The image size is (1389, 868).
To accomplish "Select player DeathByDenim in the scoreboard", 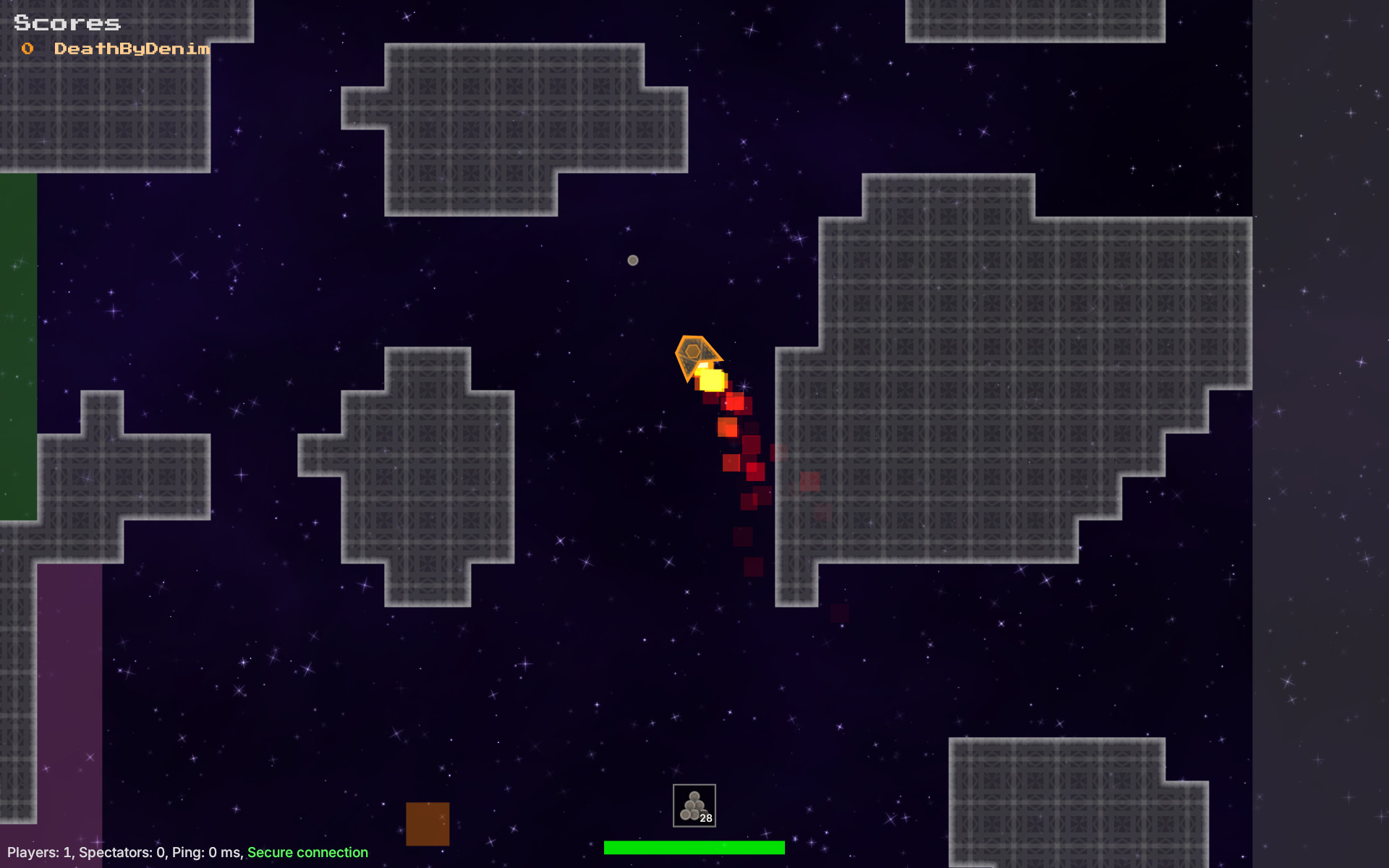I will 132,48.
